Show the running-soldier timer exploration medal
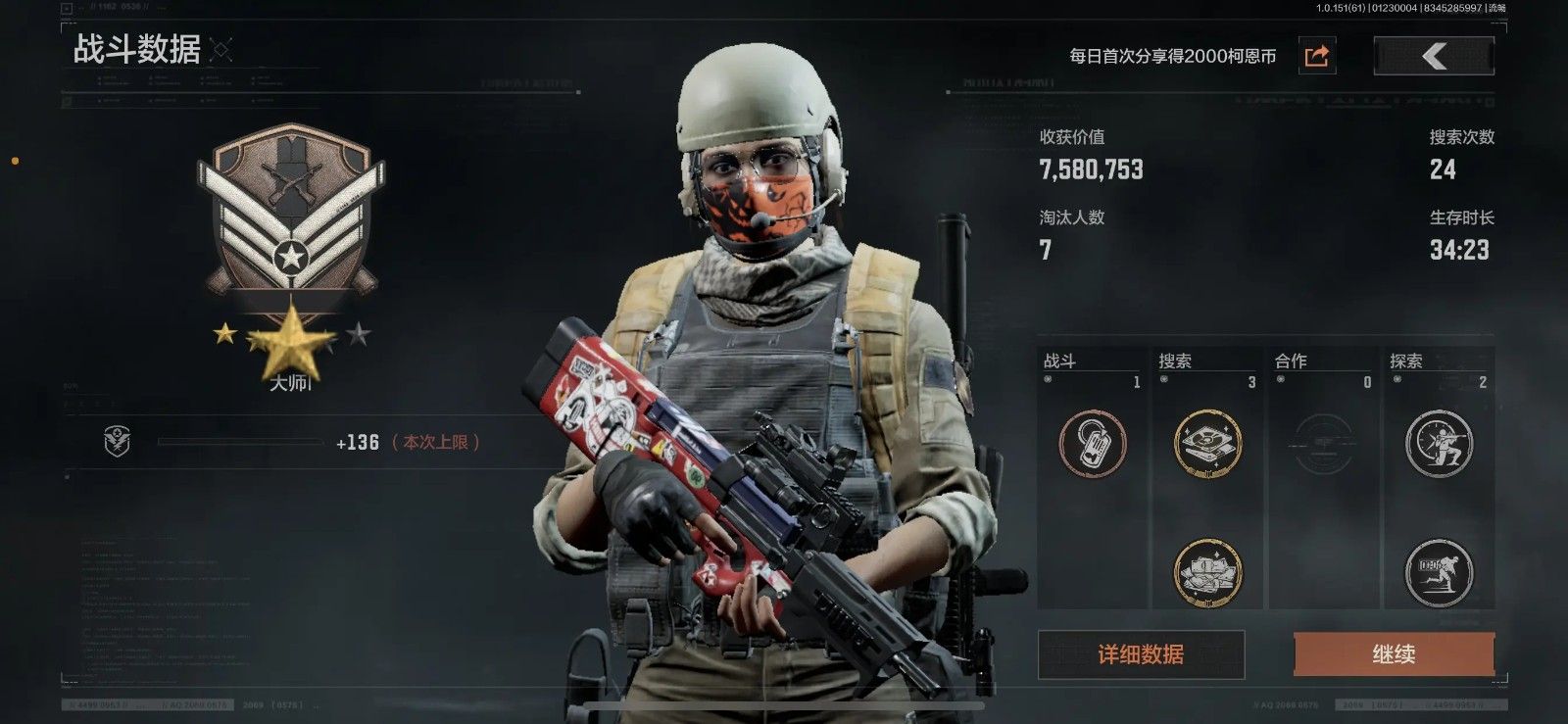The width and height of the screenshot is (1568, 724). click(x=1439, y=572)
